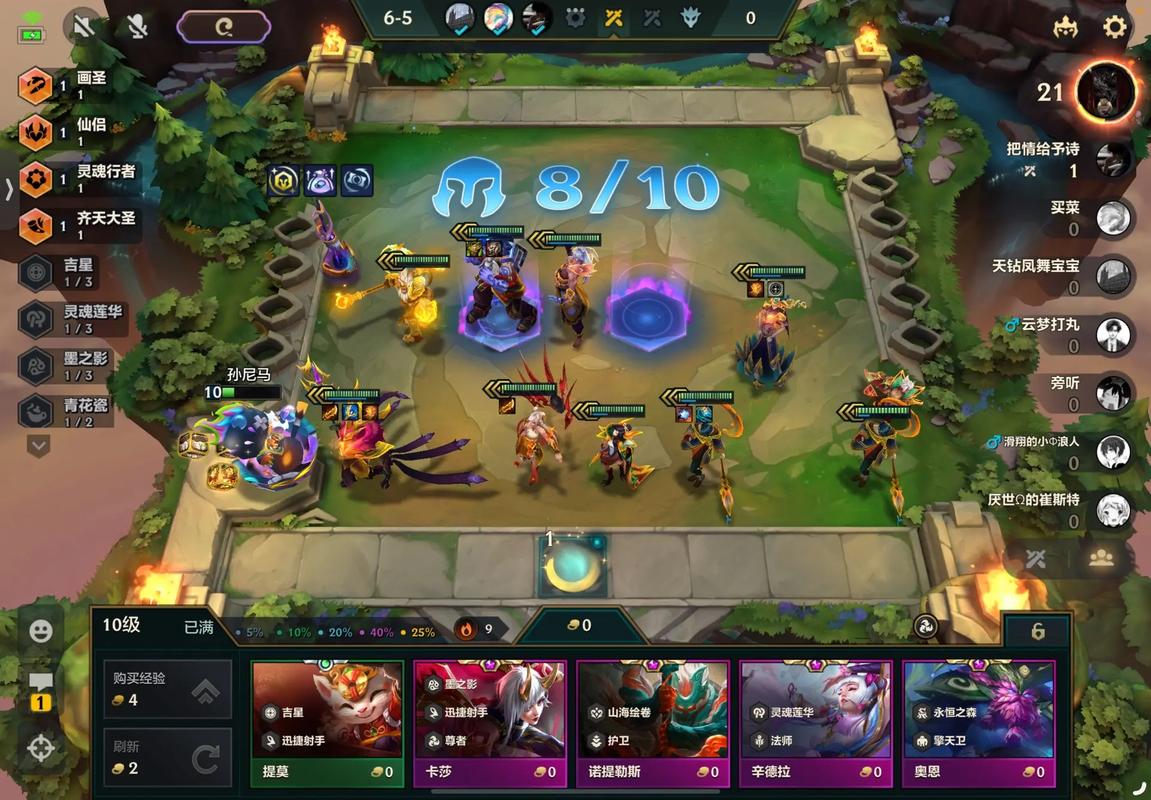Spectate player 旁听 in the list
This screenshot has width=1151, height=800.
(x=1113, y=392)
